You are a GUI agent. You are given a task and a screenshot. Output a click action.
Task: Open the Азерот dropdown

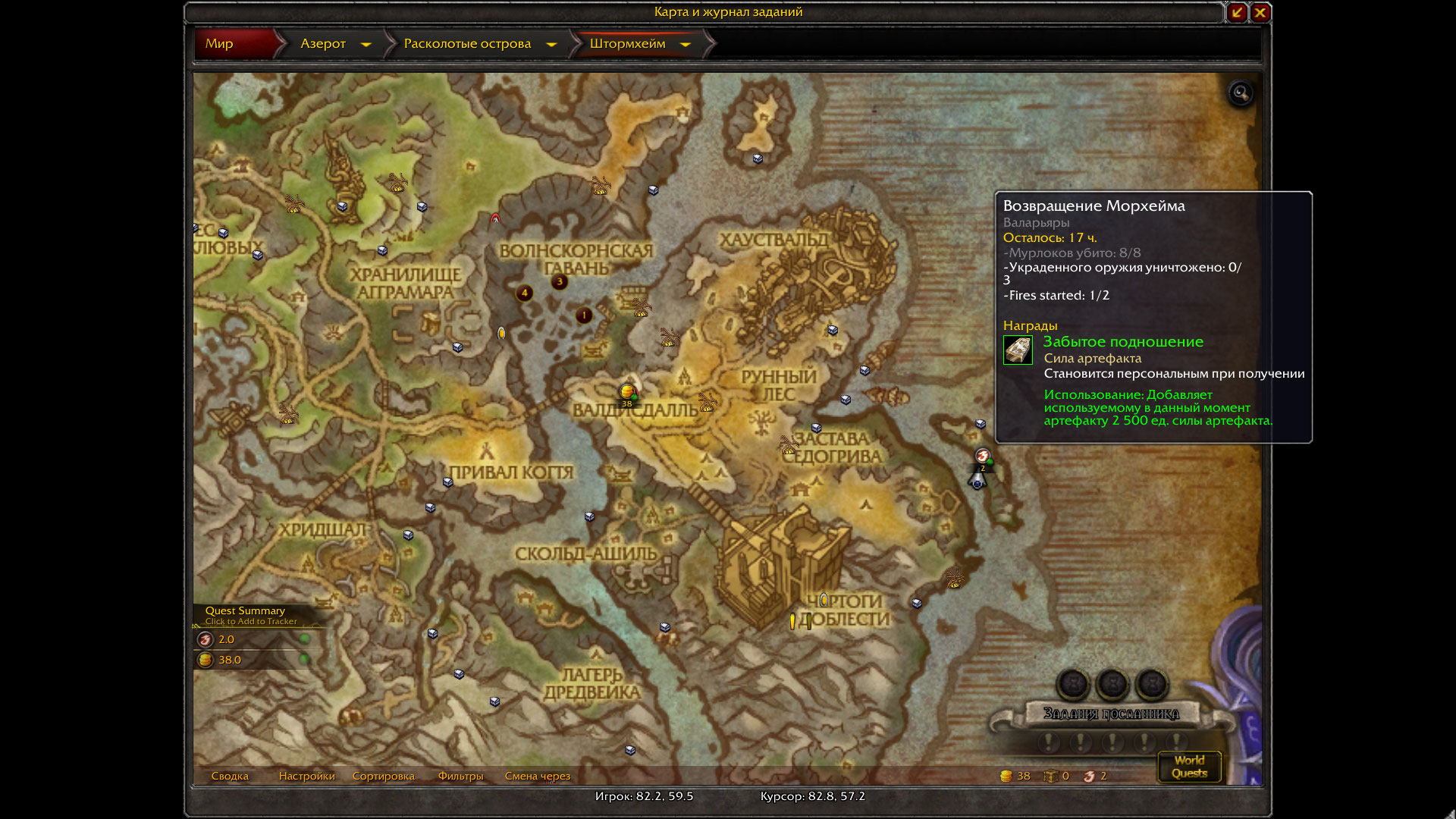click(366, 45)
